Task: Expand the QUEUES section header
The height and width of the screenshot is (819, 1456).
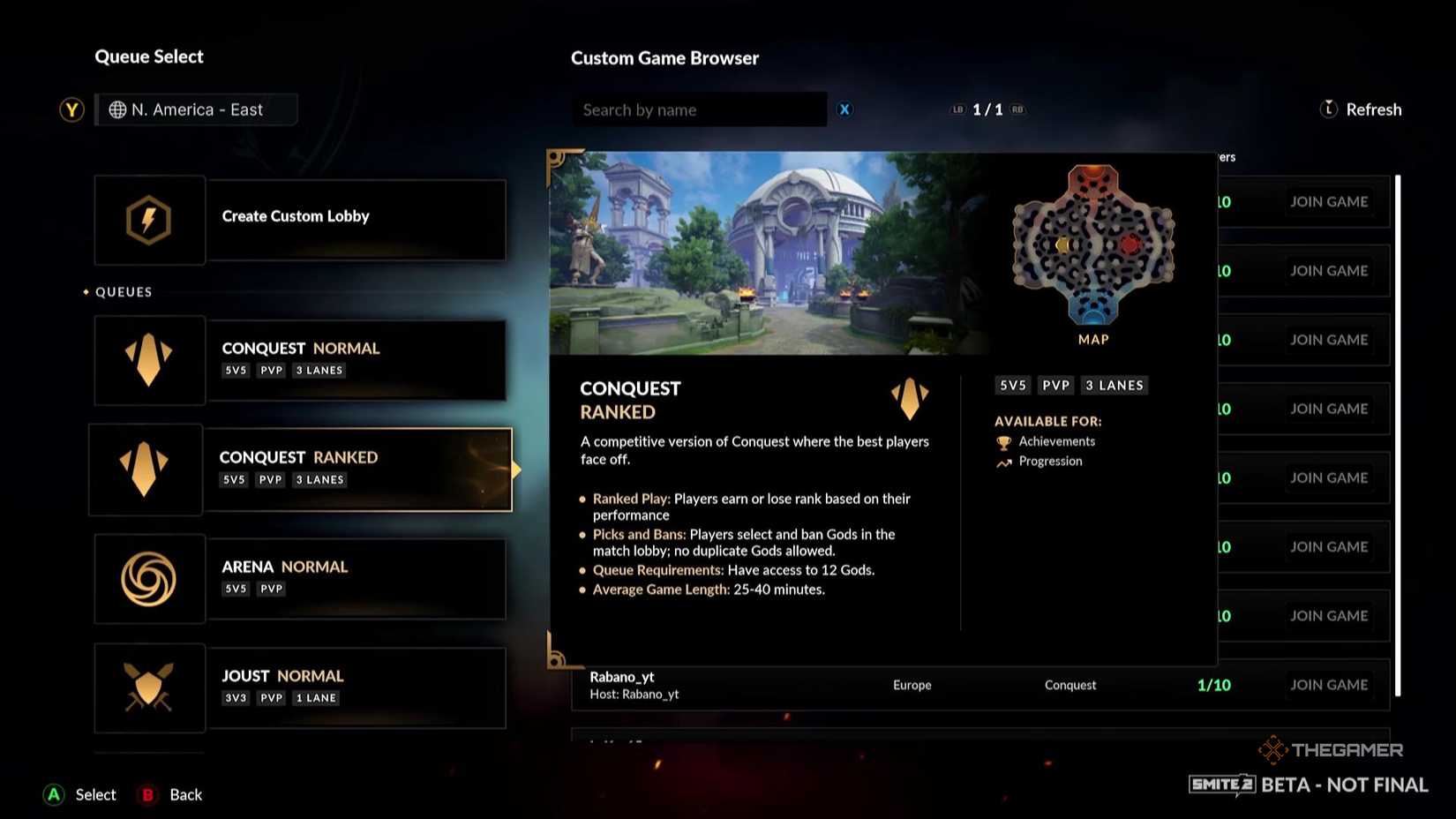Action: click(123, 291)
